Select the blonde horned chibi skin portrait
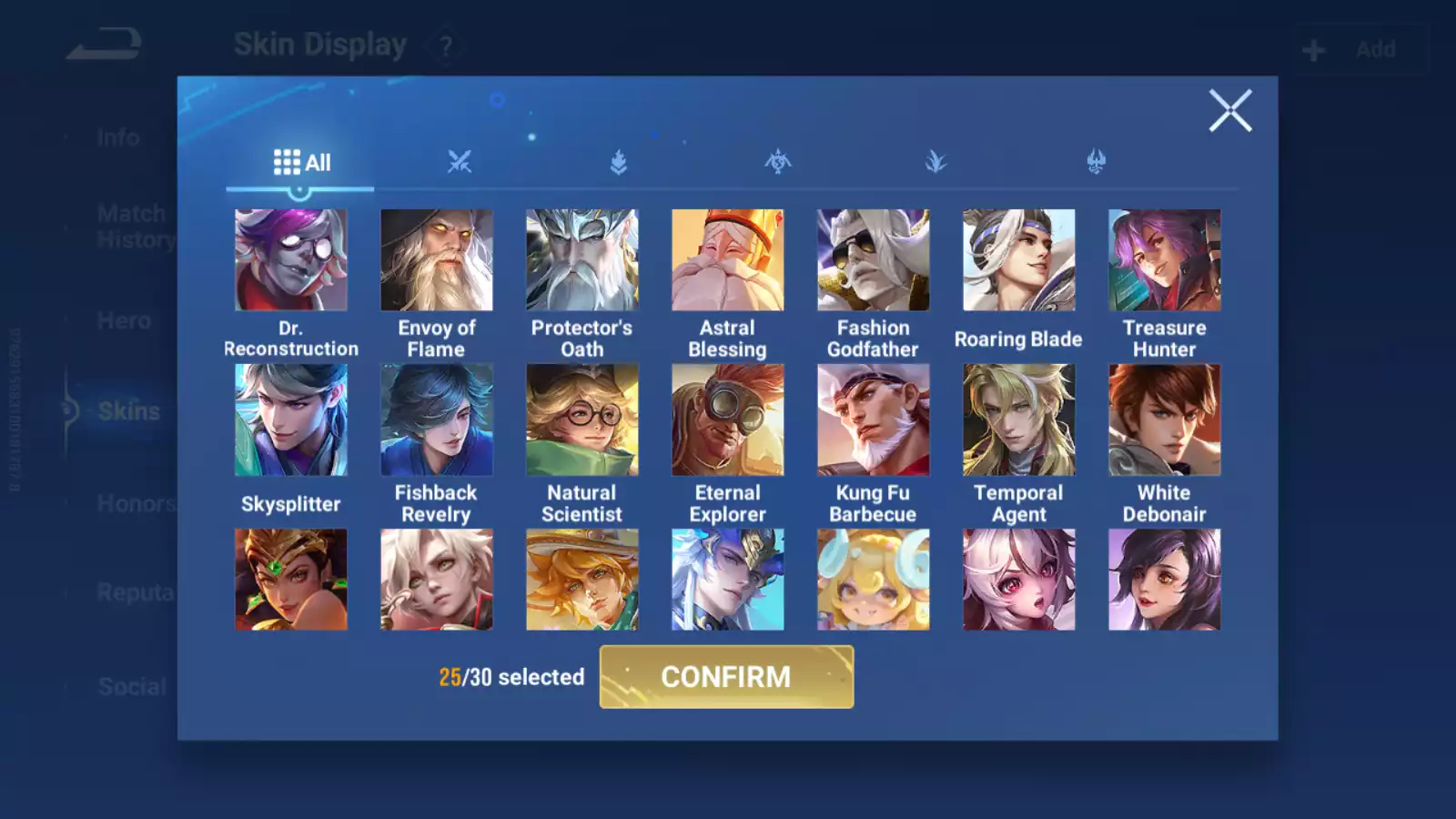This screenshot has height=819, width=1456. pos(874,580)
